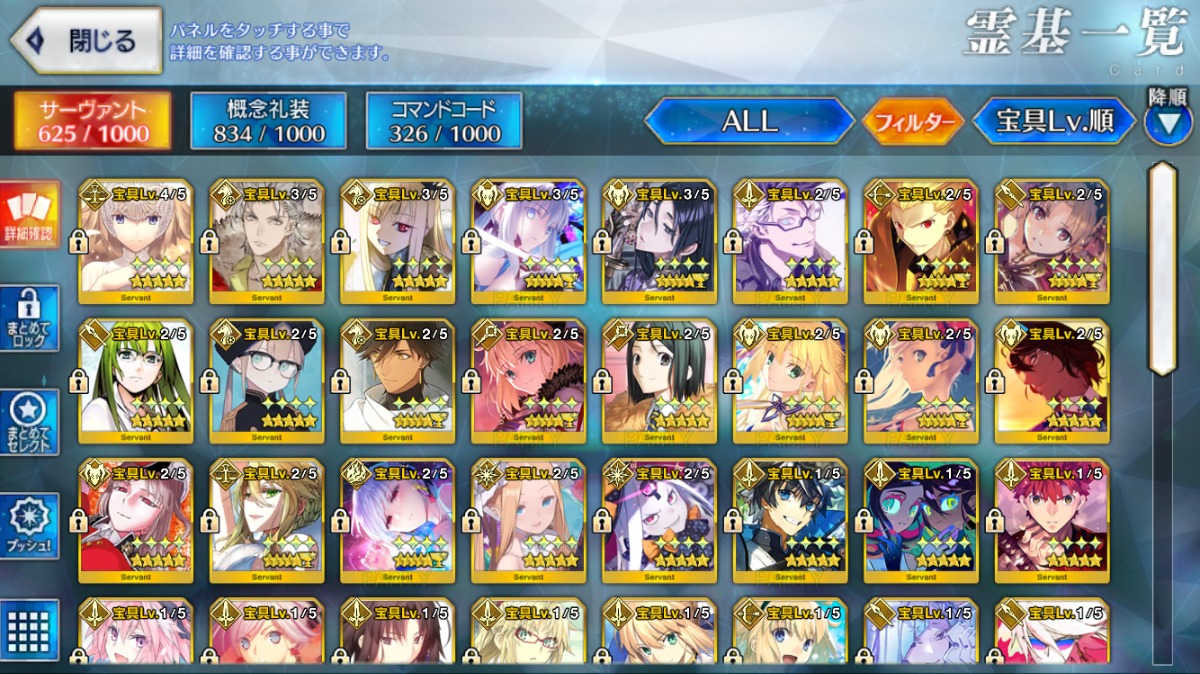Open the Craft Essence (概念礼装) tab
The width and height of the screenshot is (1200, 674).
click(268, 121)
